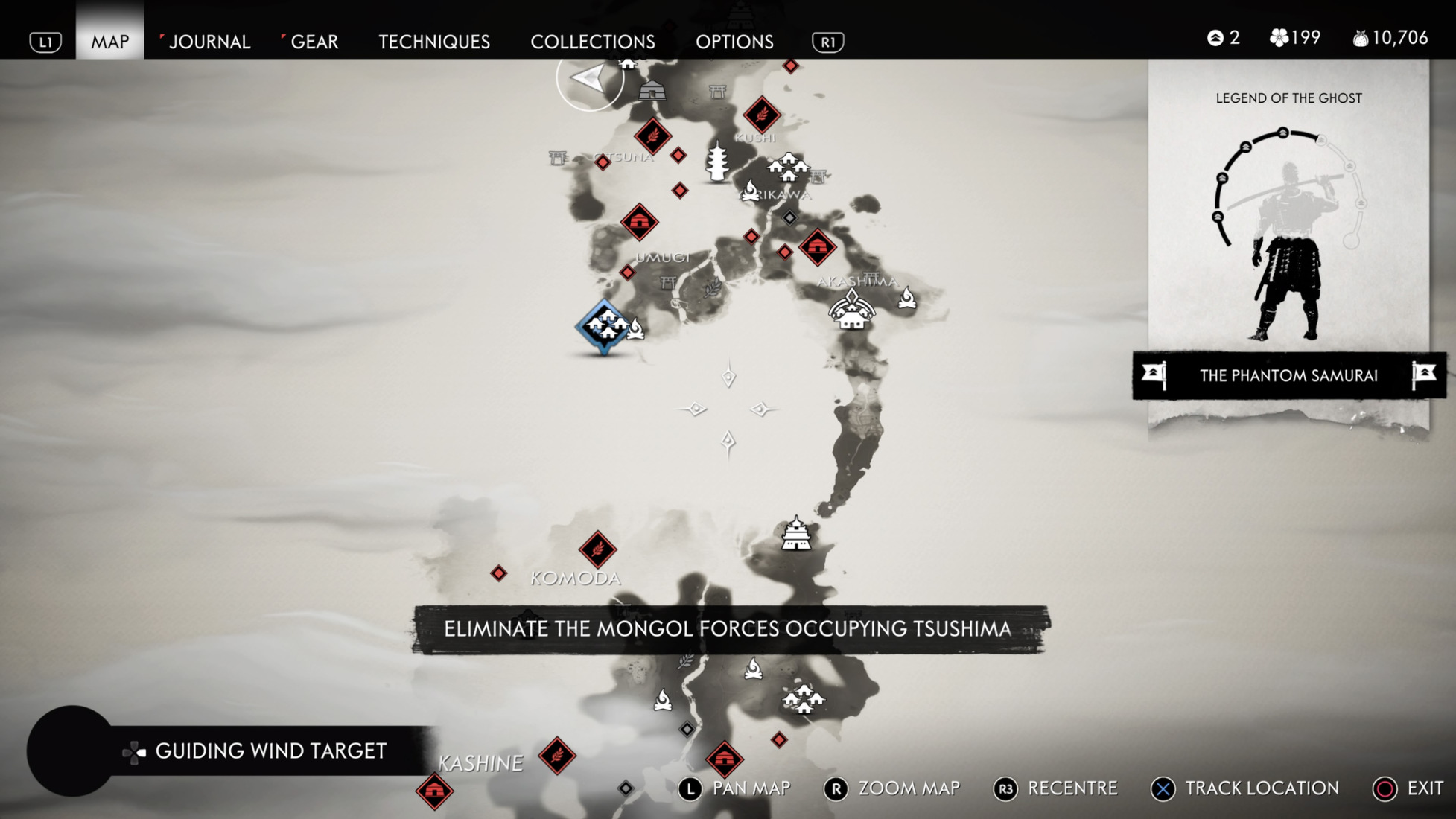Select the blue-highlighted village map marker
Screen dimensions: 1456x819
[604, 325]
